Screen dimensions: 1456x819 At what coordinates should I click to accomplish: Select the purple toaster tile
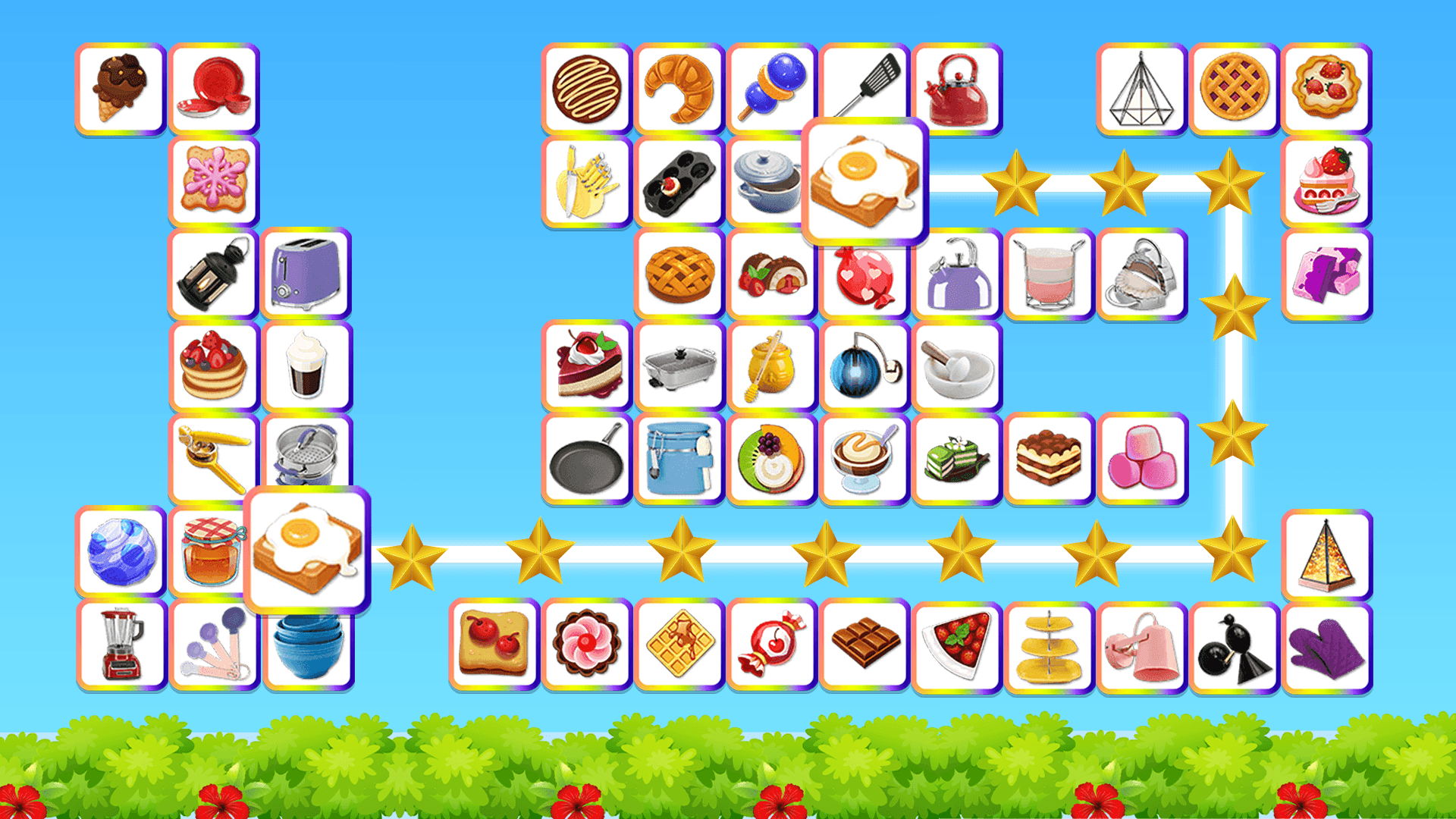click(x=307, y=273)
